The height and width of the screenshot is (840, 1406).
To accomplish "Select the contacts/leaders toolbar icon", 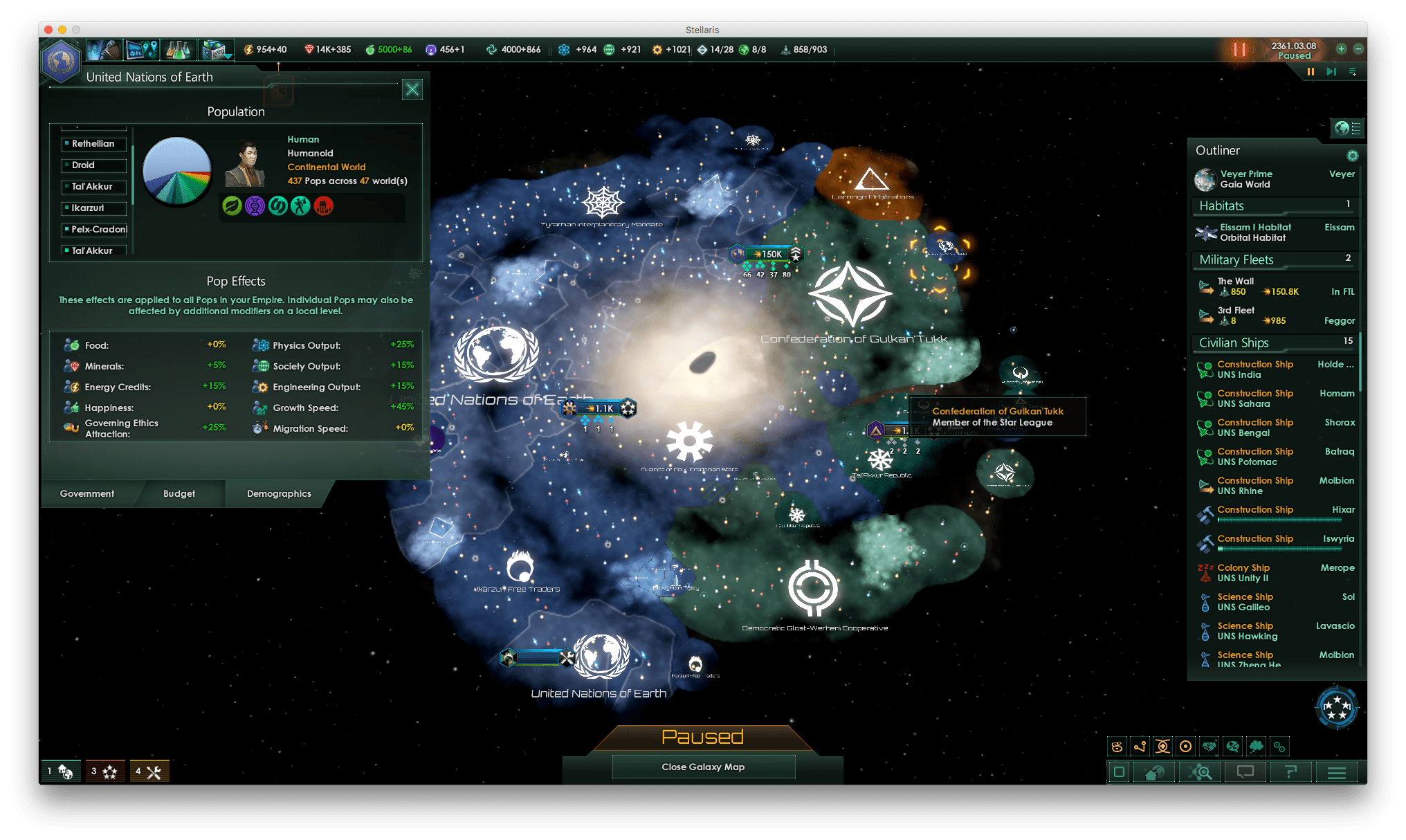I will coord(104,49).
